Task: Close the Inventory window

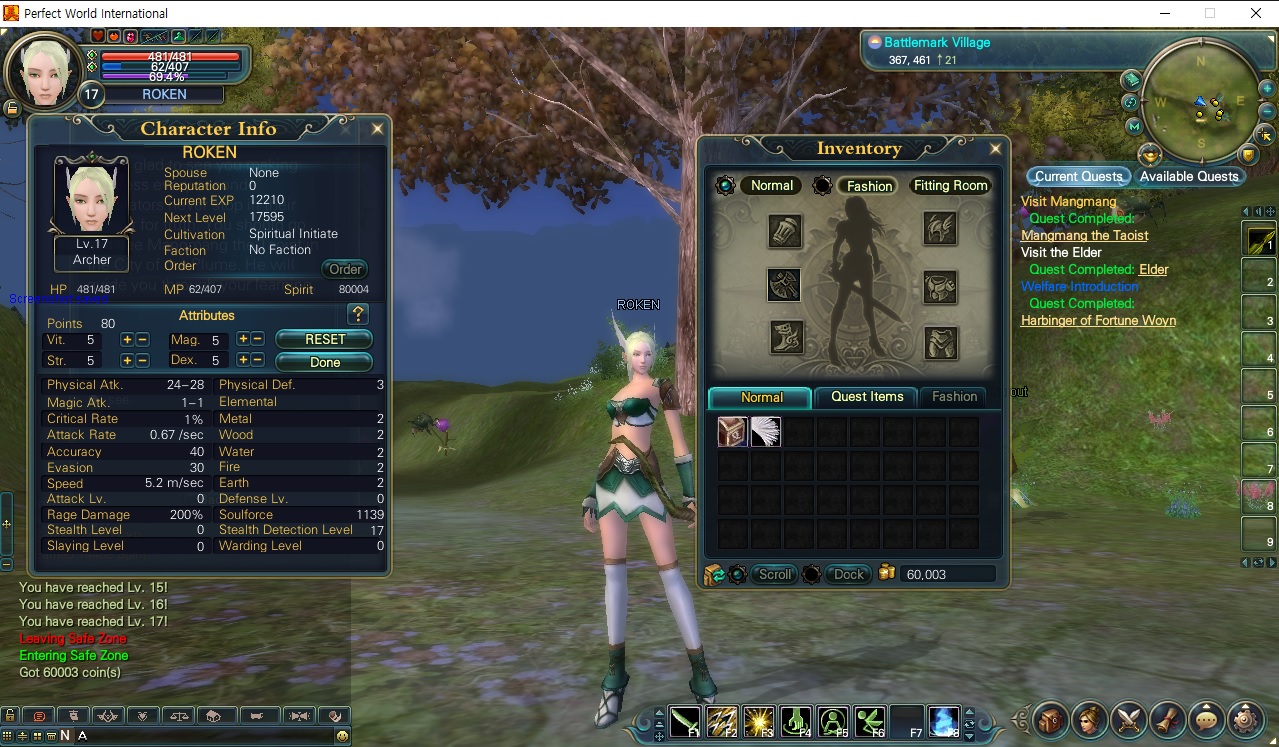Action: coord(995,149)
